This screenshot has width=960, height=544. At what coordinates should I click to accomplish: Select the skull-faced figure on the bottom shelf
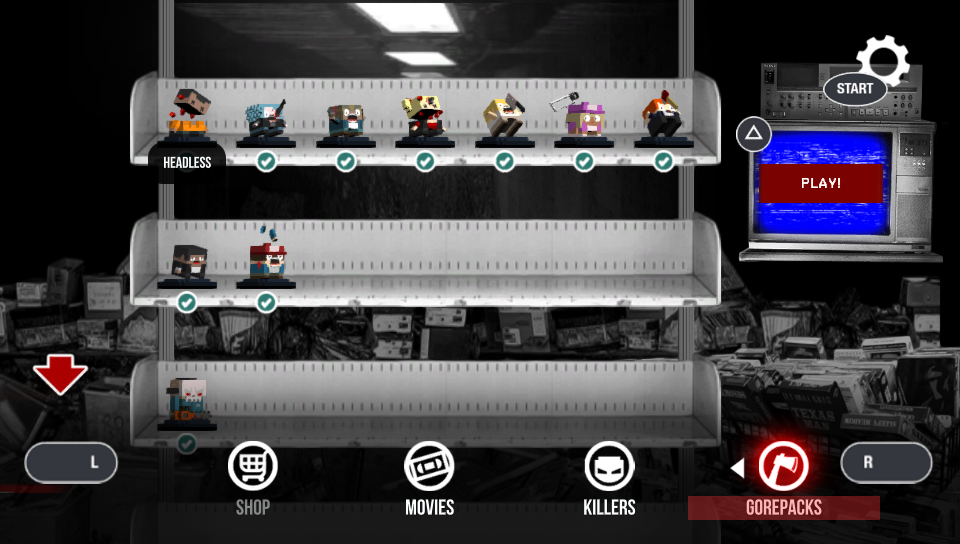point(187,402)
